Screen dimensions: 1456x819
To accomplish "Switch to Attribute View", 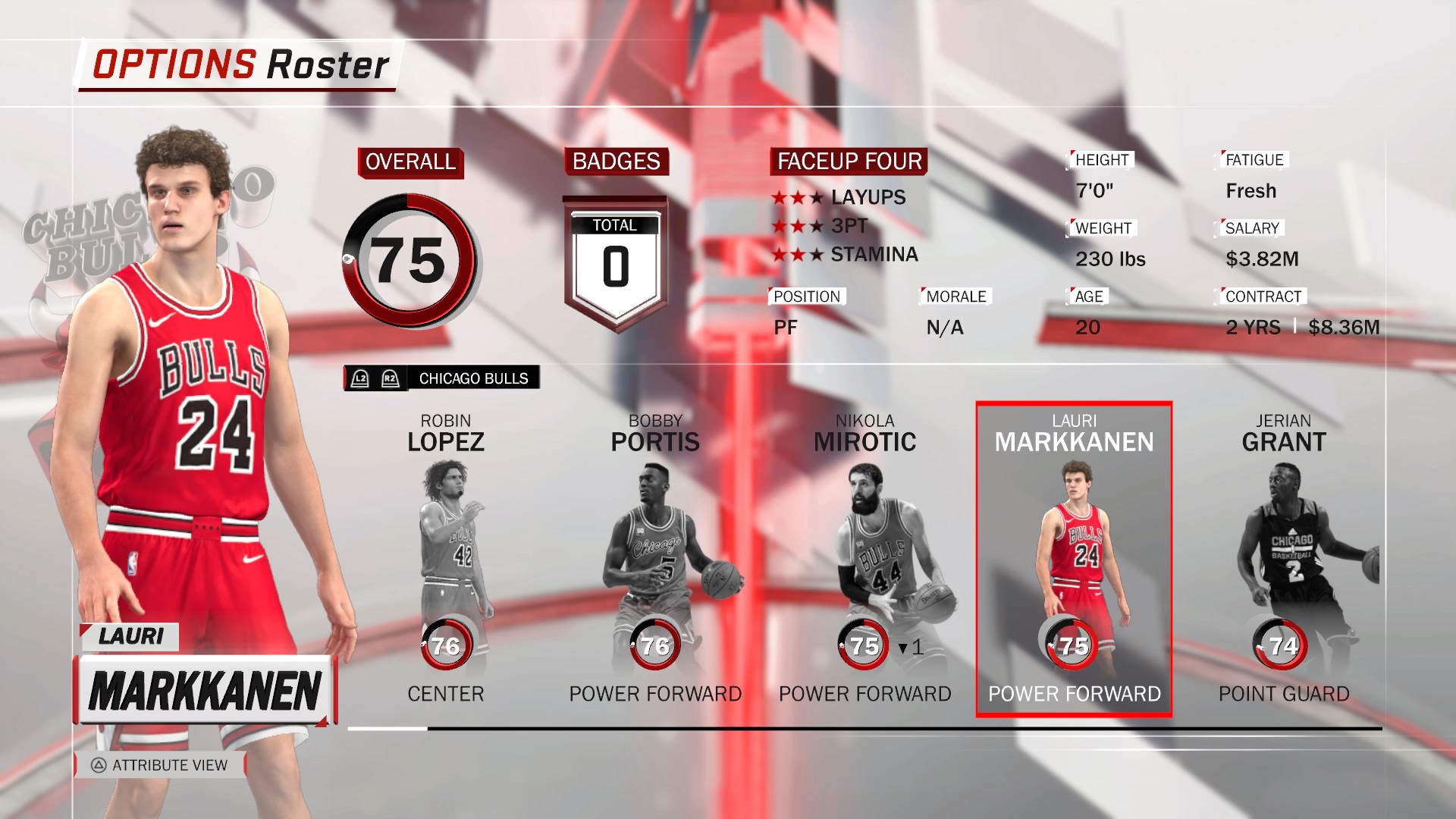I will click(160, 765).
